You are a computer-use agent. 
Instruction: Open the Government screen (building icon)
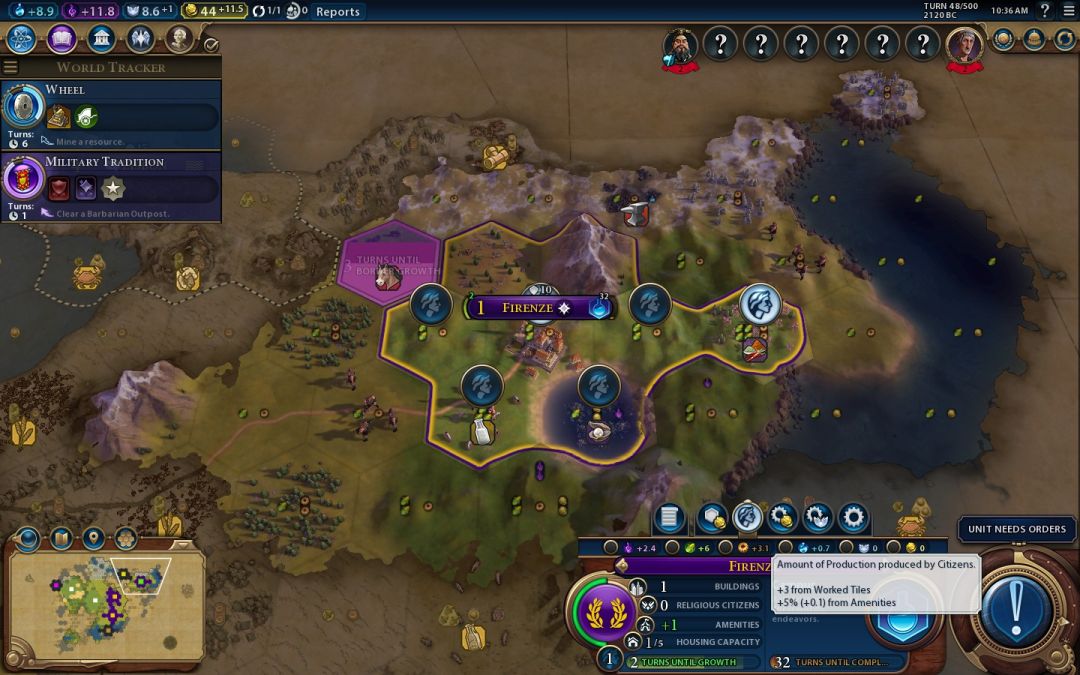100,39
